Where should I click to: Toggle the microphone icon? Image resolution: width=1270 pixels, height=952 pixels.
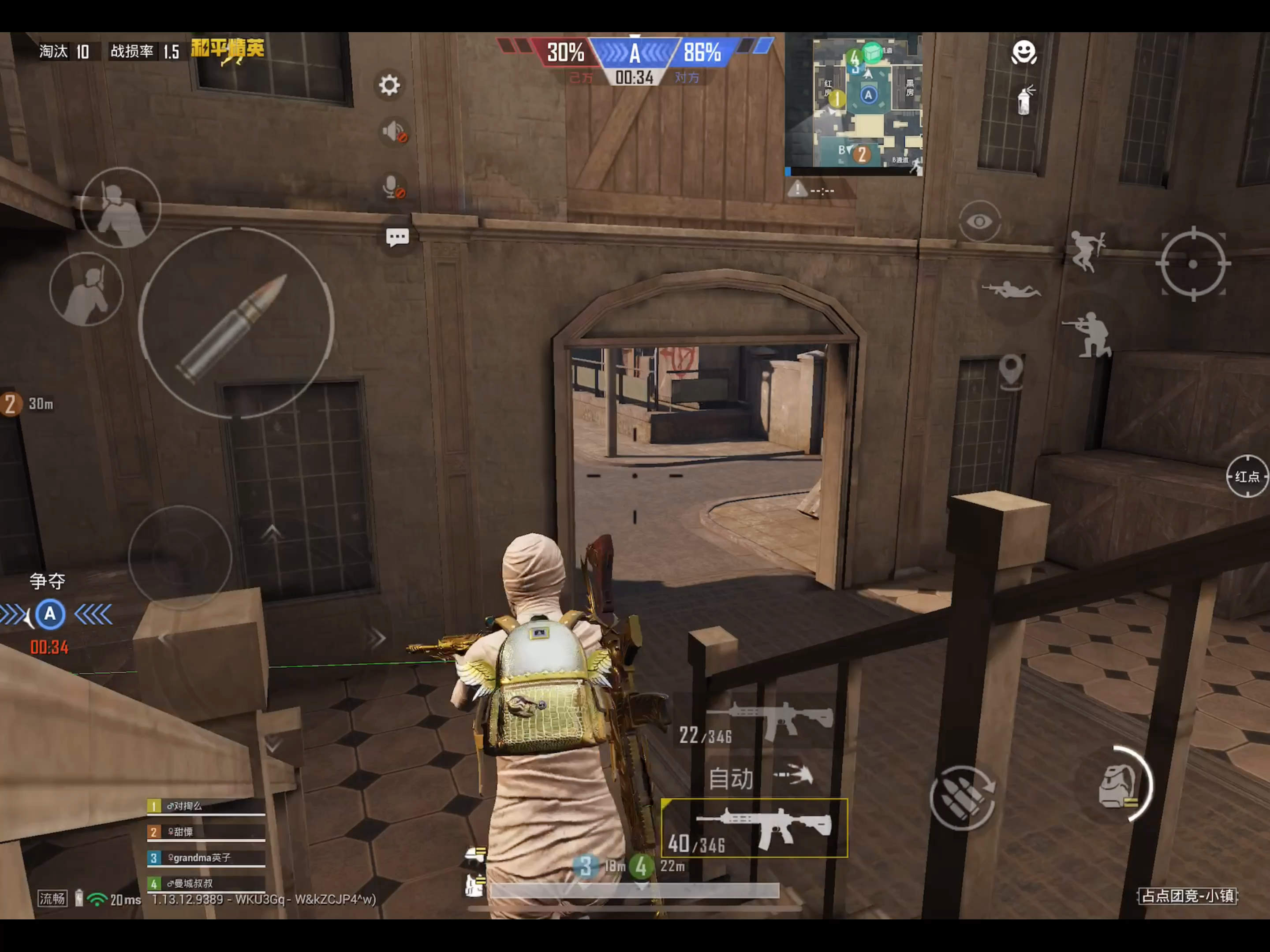click(393, 186)
